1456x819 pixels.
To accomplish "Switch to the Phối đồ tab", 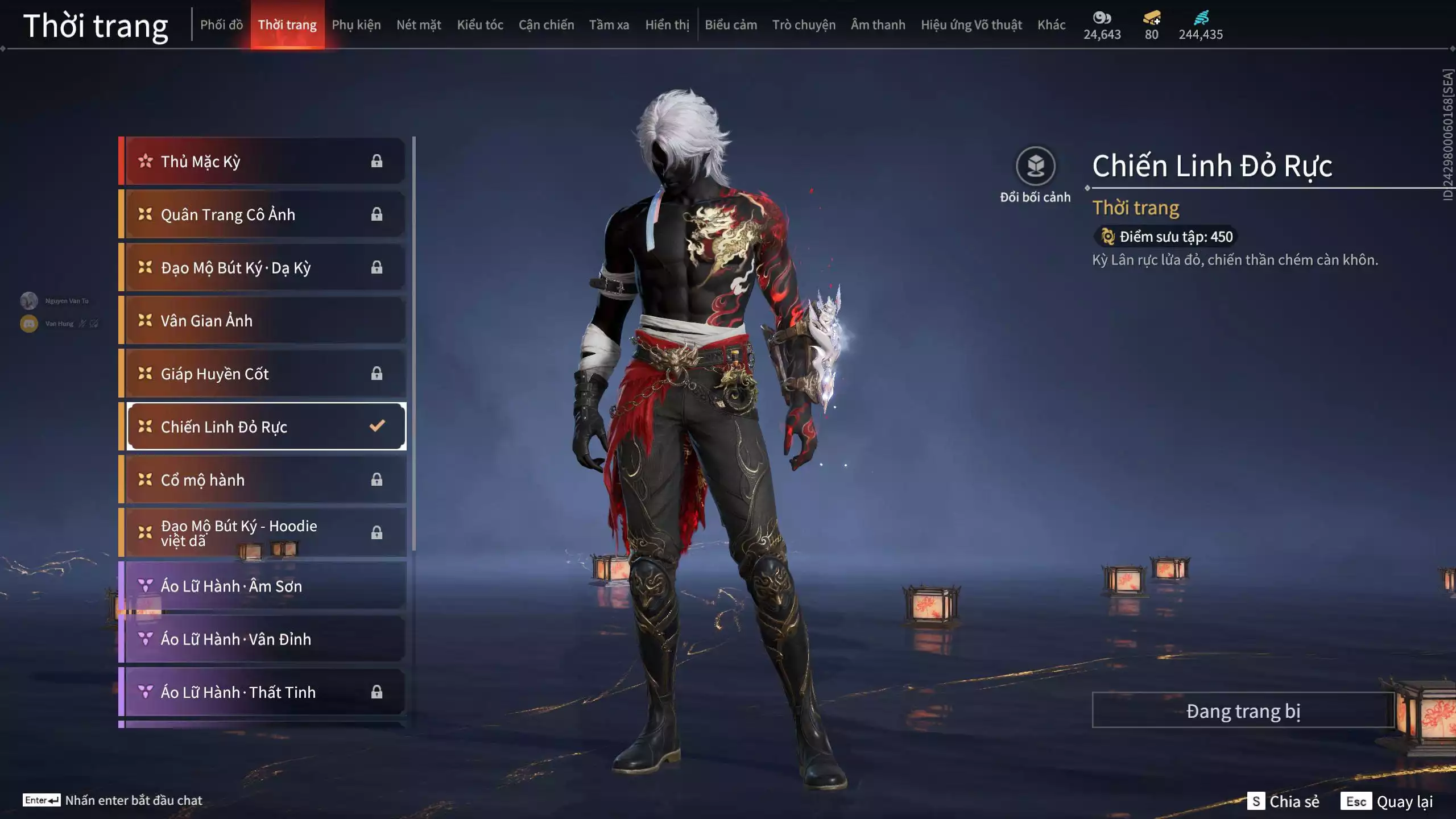I will [x=221, y=25].
